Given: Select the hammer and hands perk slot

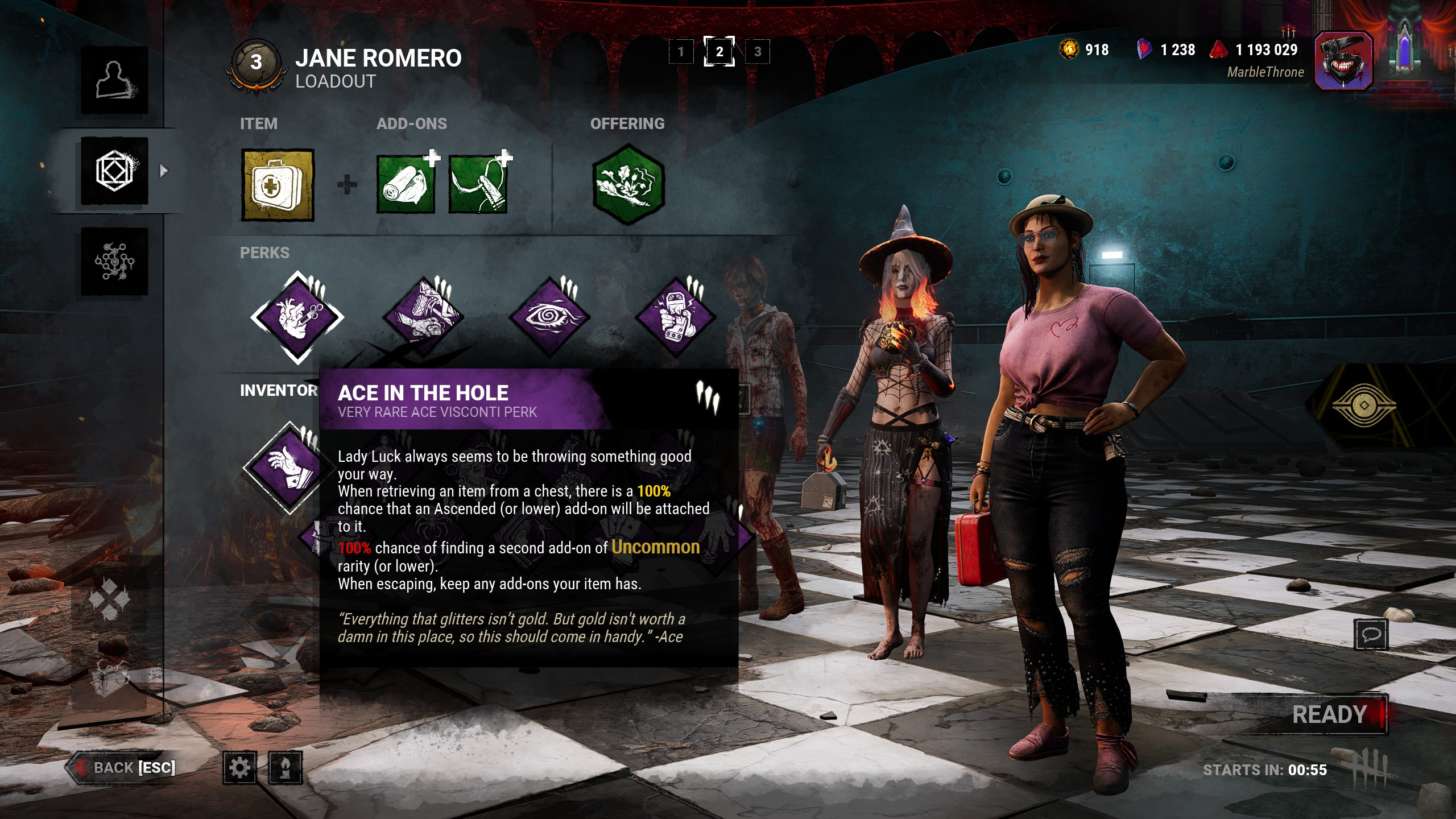Looking at the screenshot, I should click(424, 317).
